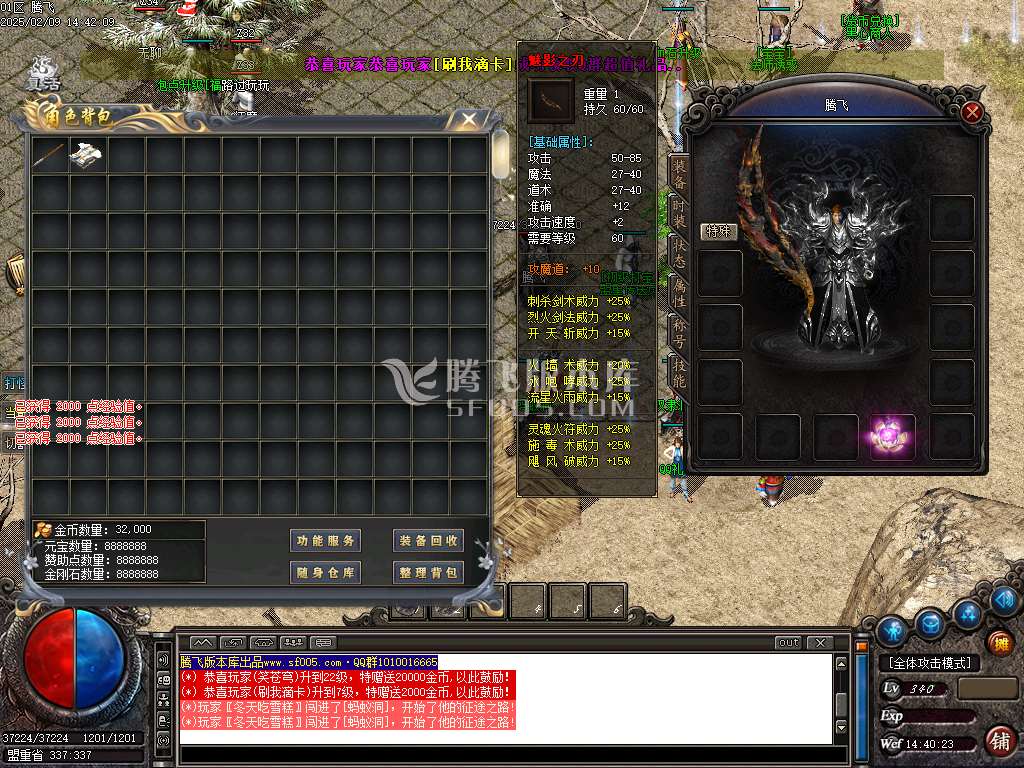
Task: Show the 属性 attributes tab
Action: [679, 292]
